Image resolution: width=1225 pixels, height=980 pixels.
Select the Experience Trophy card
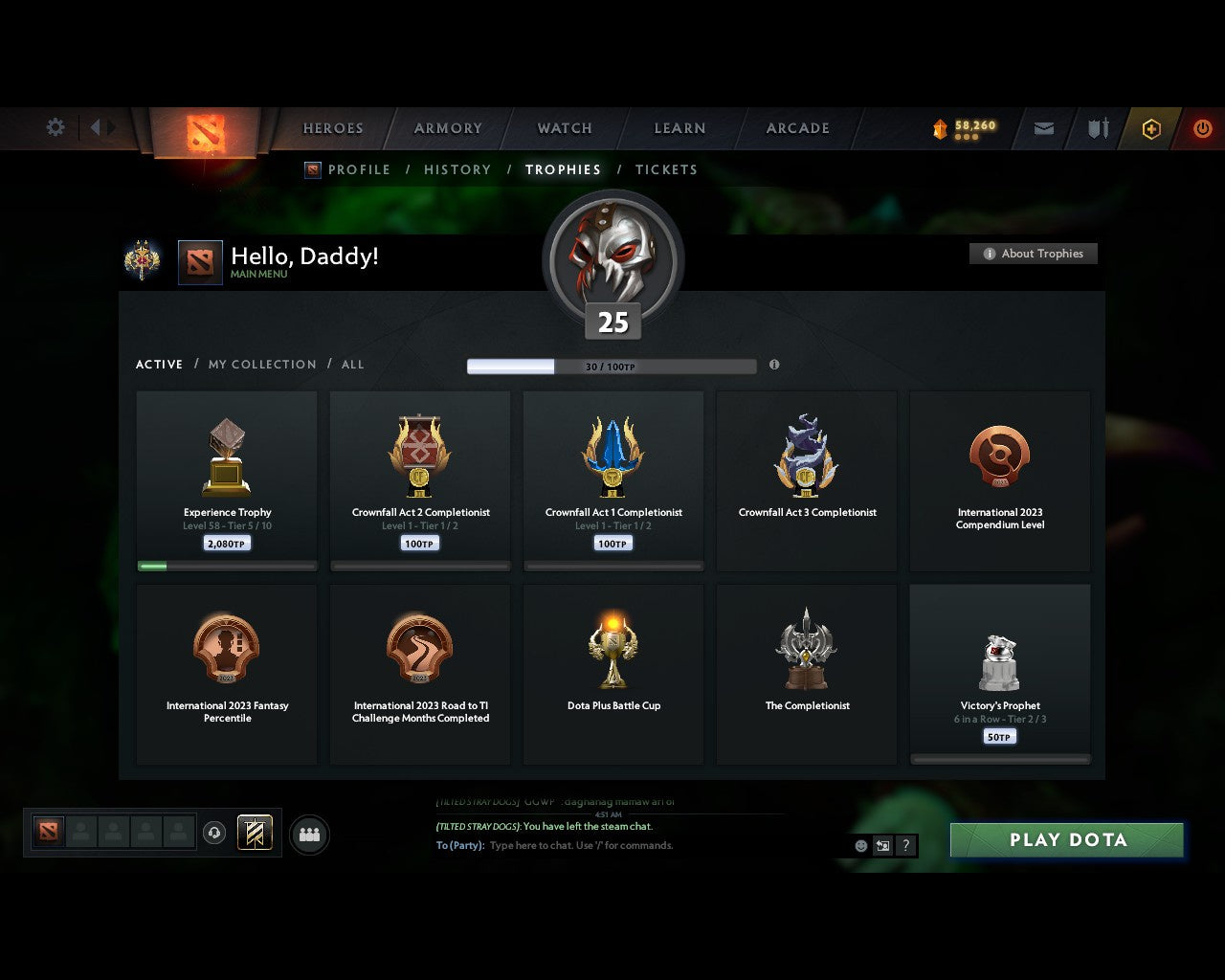pos(227,479)
